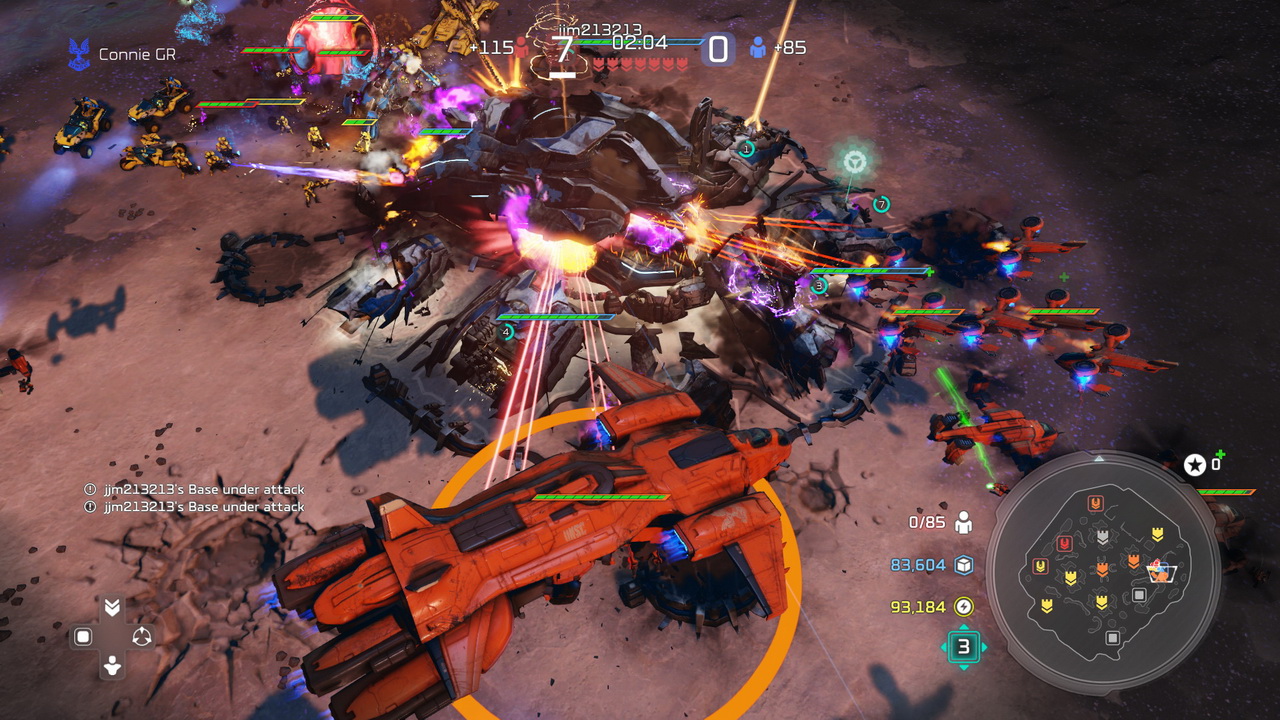
Task: Activate the three-arrow circle icon
Action: [142, 637]
